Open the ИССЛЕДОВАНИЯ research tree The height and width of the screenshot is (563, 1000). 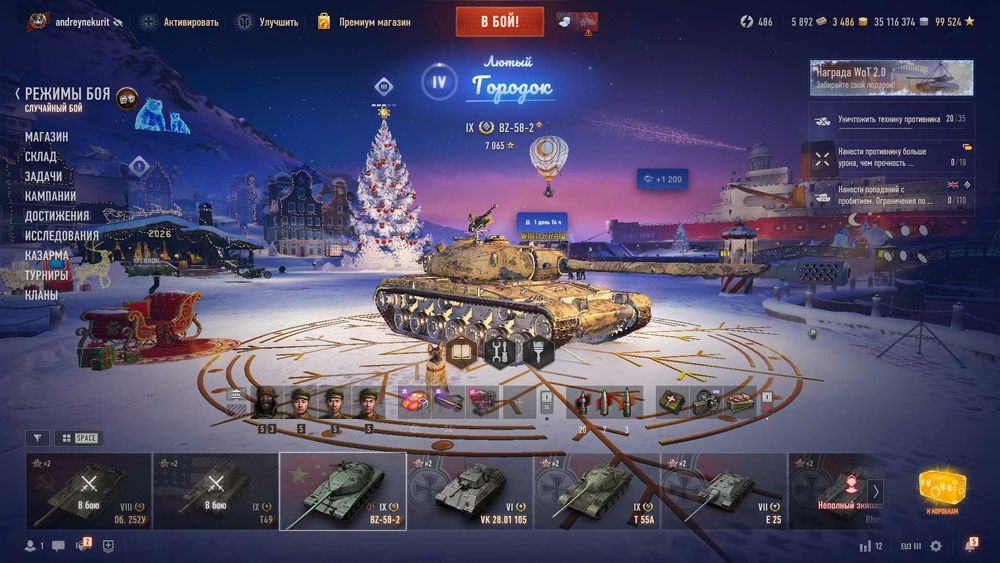pyautogui.click(x=61, y=236)
